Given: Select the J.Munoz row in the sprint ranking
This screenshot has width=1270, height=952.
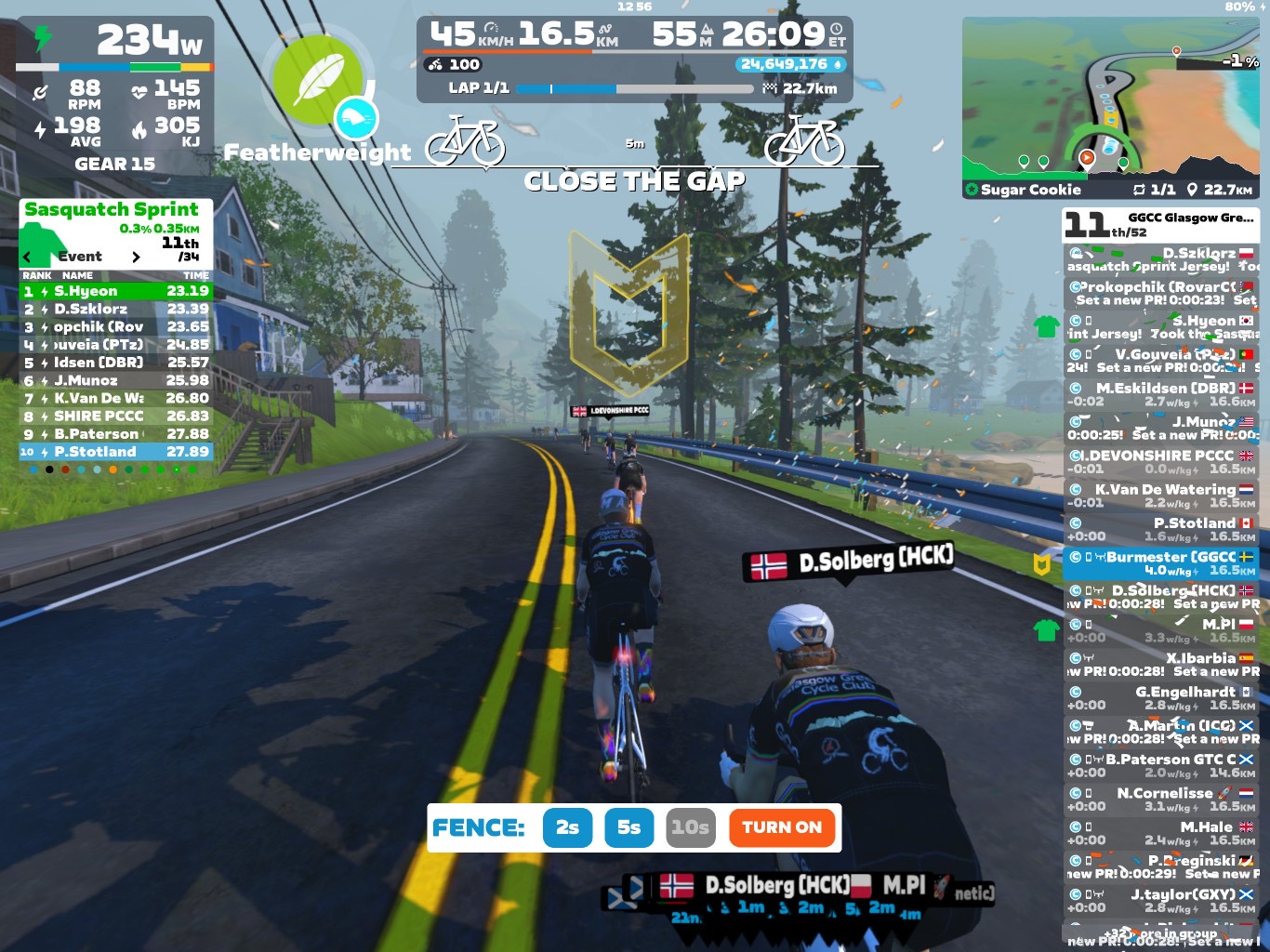Looking at the screenshot, I should [116, 380].
